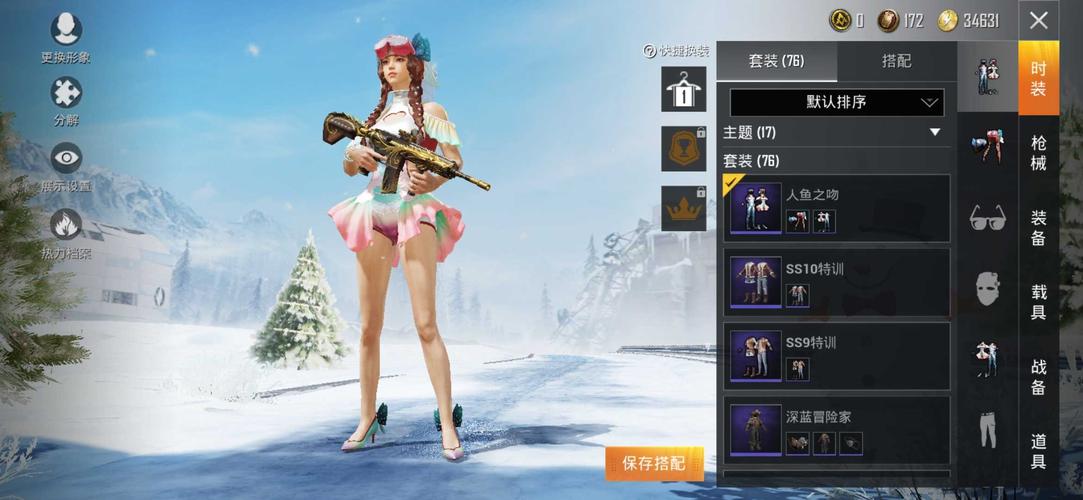Open the 装备 equipment category

tap(1039, 228)
